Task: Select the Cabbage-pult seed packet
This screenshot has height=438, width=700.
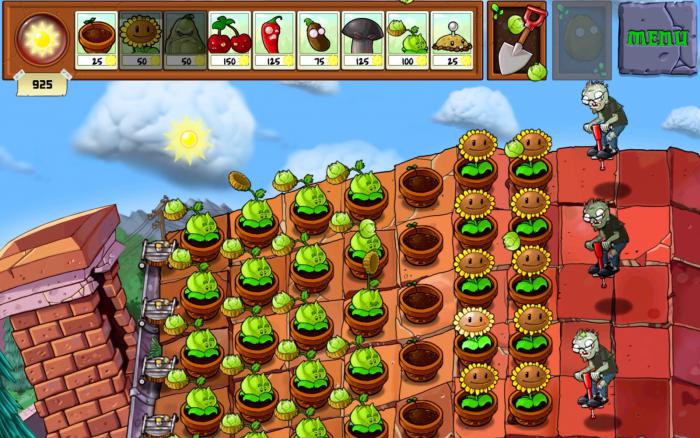Action: click(406, 40)
